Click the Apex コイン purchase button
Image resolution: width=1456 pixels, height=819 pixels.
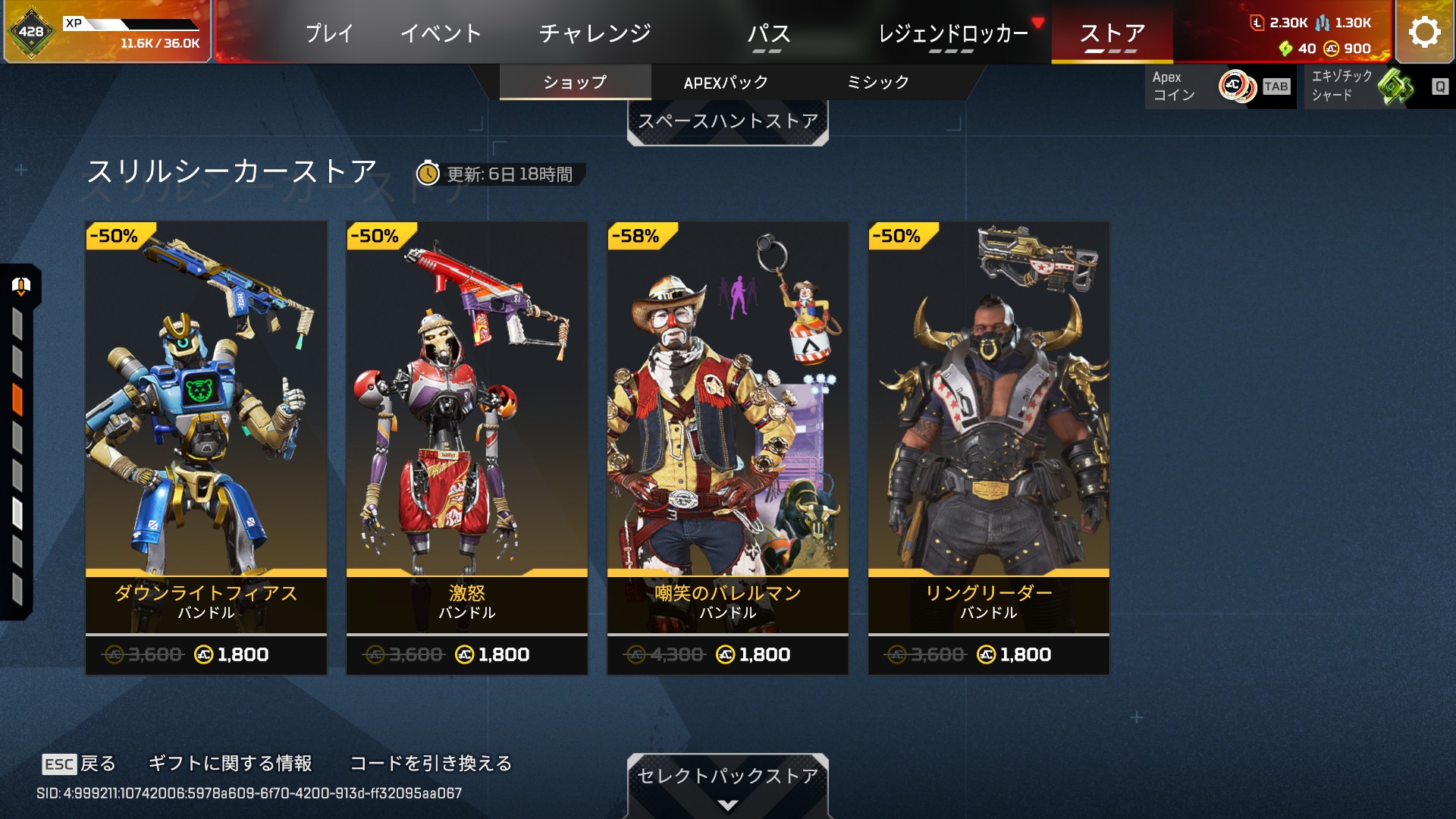(1219, 86)
